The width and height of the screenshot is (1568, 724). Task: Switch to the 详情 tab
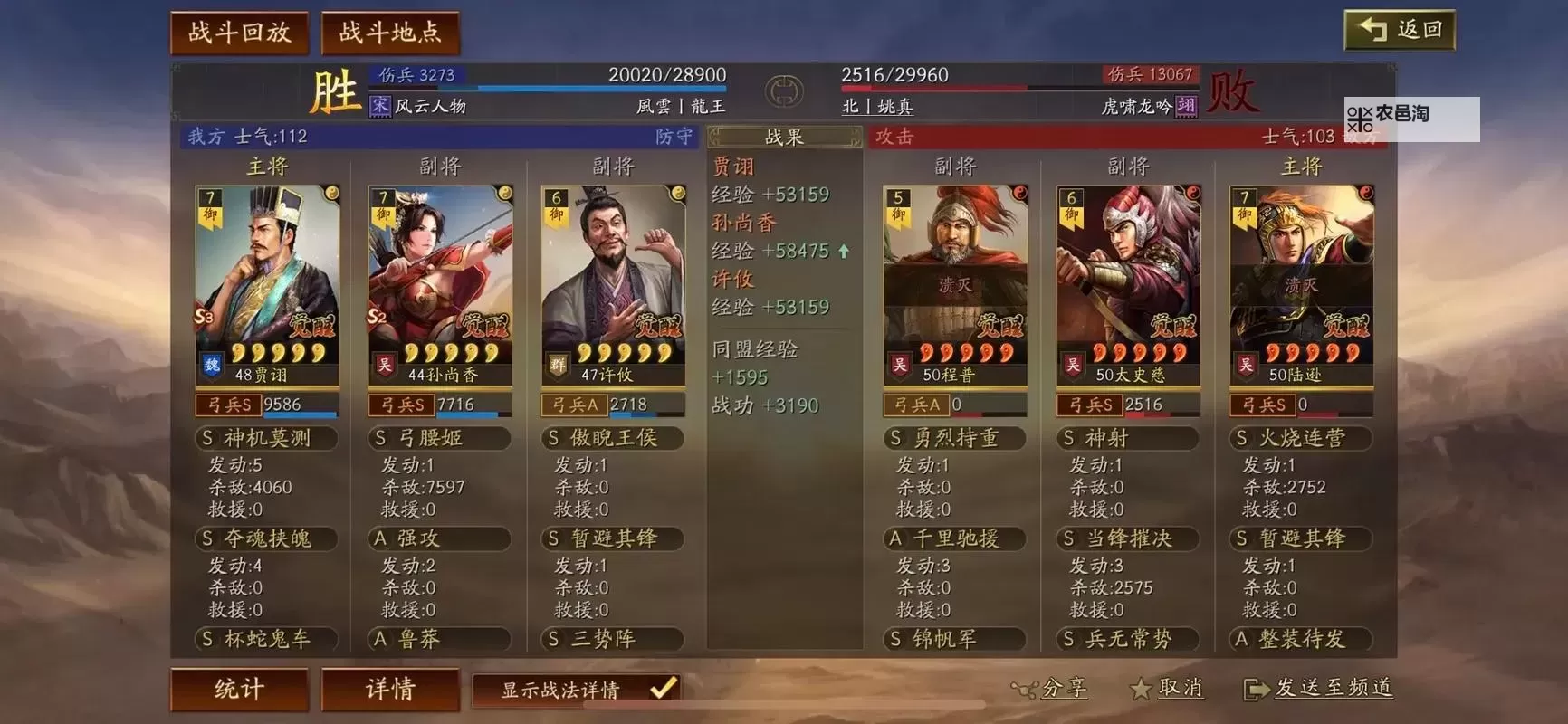[390, 690]
